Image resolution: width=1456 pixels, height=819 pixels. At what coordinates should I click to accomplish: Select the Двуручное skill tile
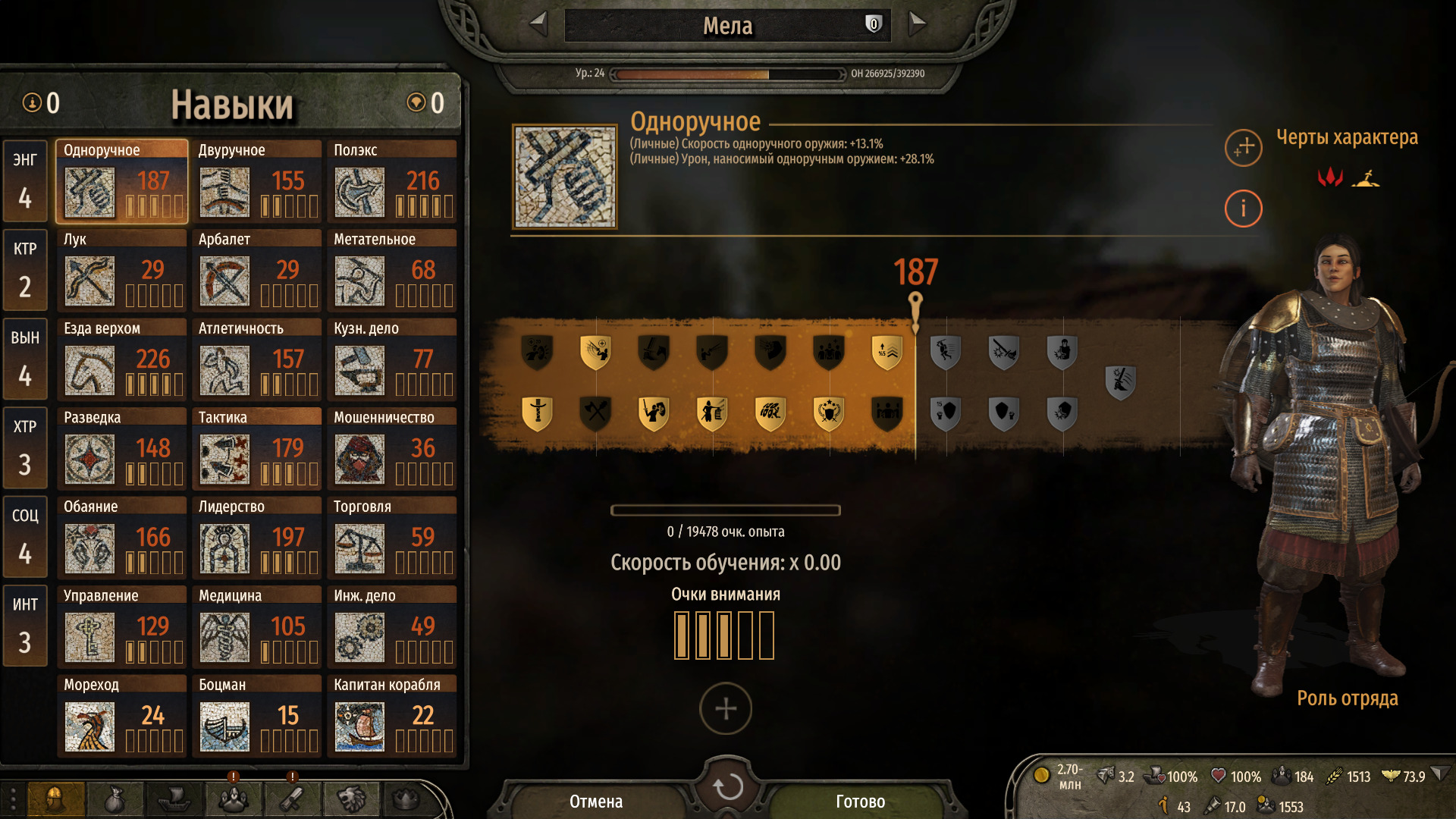256,182
